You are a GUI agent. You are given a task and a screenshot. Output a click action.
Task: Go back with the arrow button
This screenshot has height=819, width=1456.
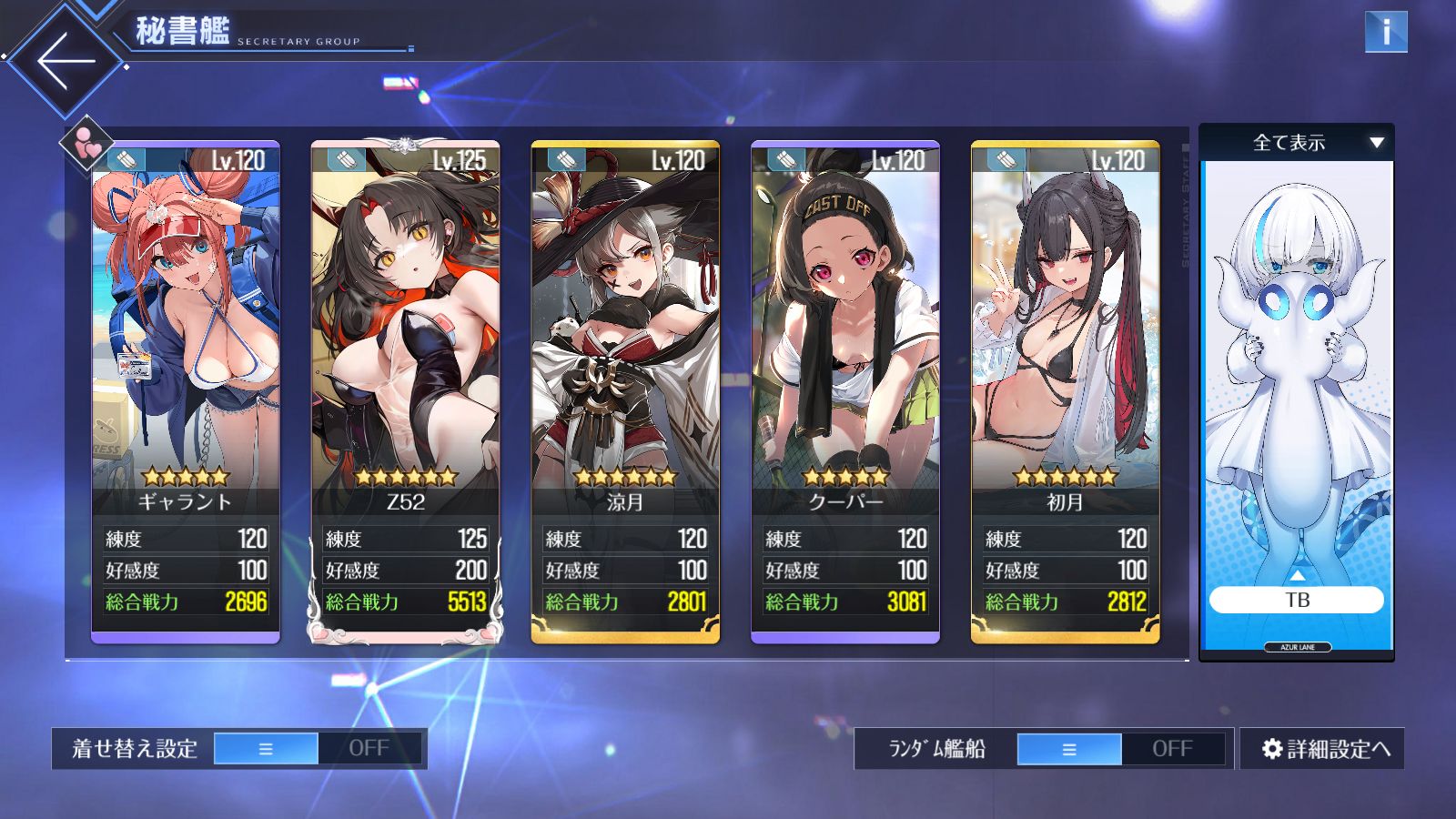pos(66,61)
